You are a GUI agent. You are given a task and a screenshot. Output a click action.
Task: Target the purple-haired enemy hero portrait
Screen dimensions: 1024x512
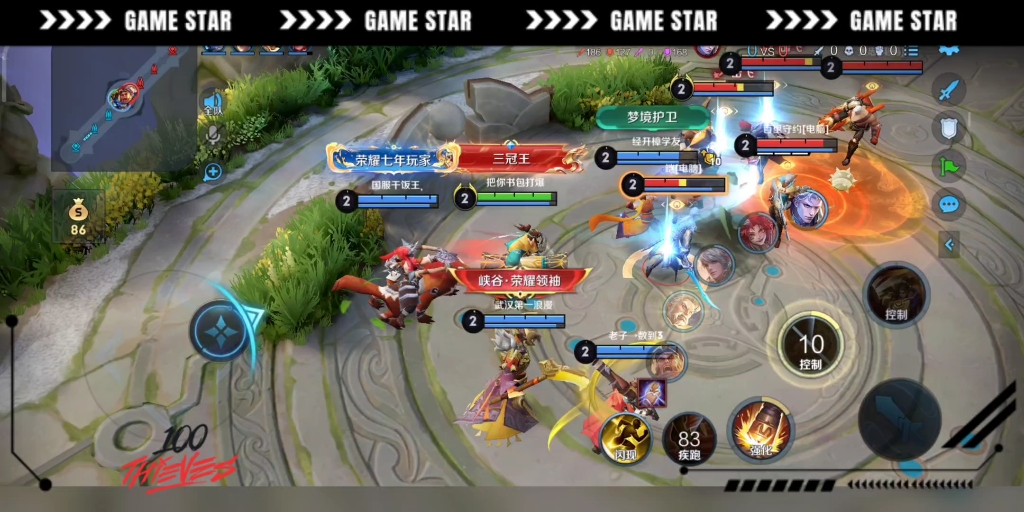[x=809, y=209]
